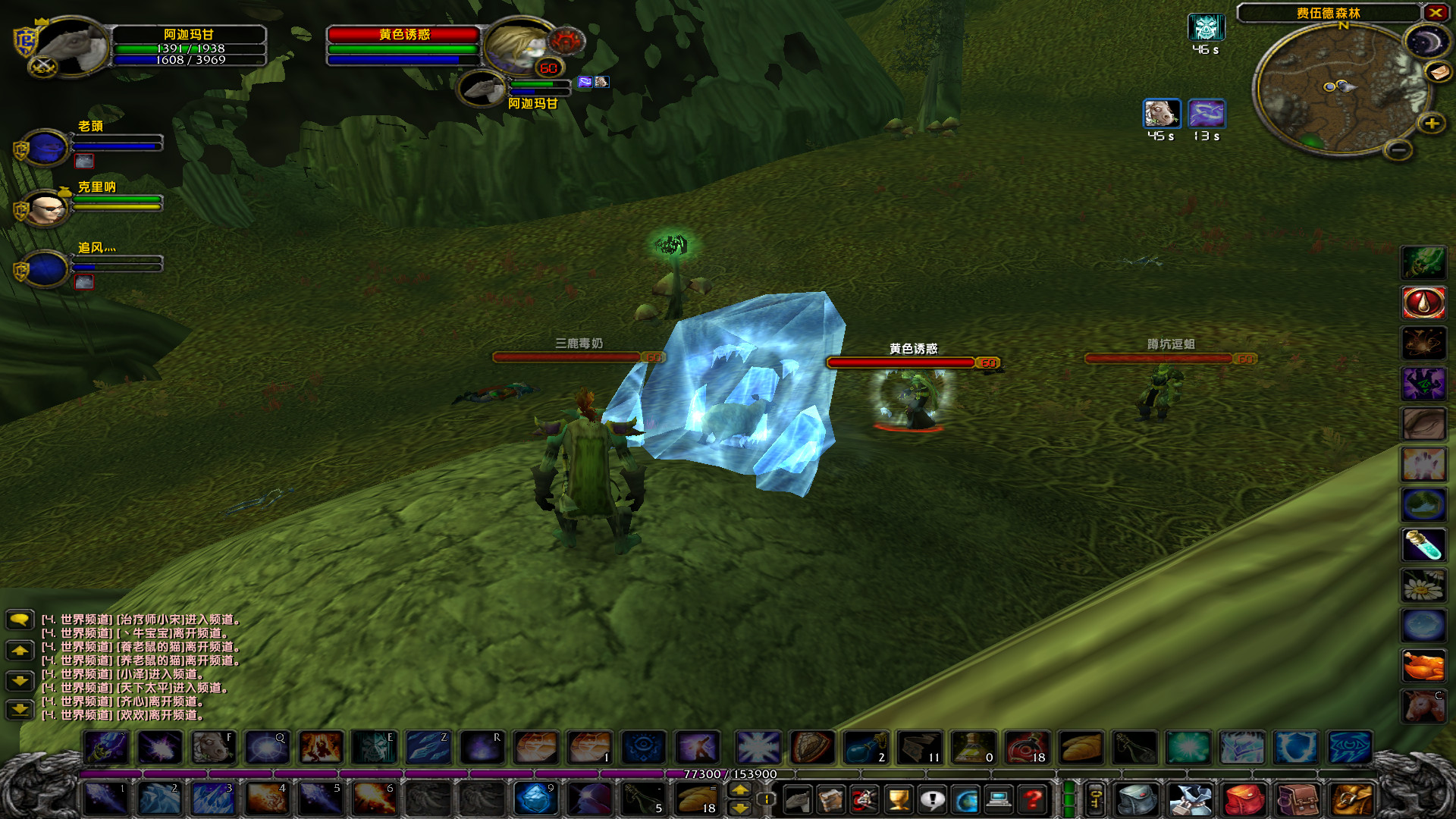The height and width of the screenshot is (819, 1456).
Task: Click the moon icon above the minimap
Action: (1426, 39)
